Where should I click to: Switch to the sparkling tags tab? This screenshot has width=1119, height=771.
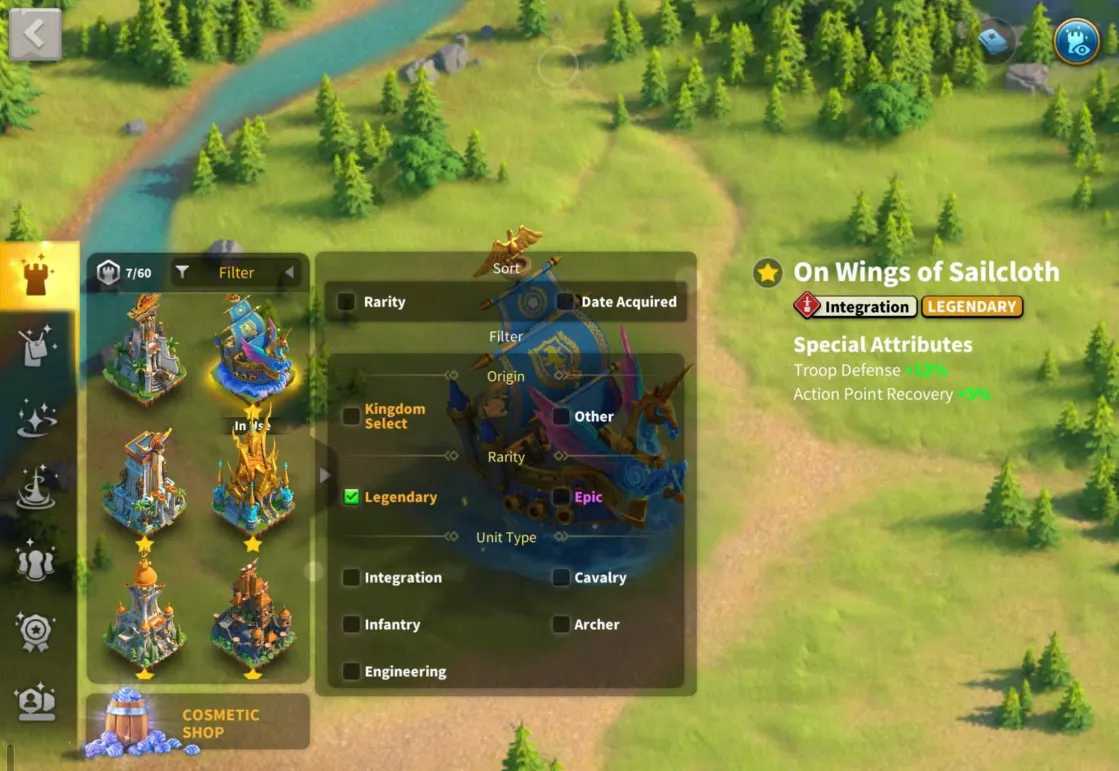point(38,347)
